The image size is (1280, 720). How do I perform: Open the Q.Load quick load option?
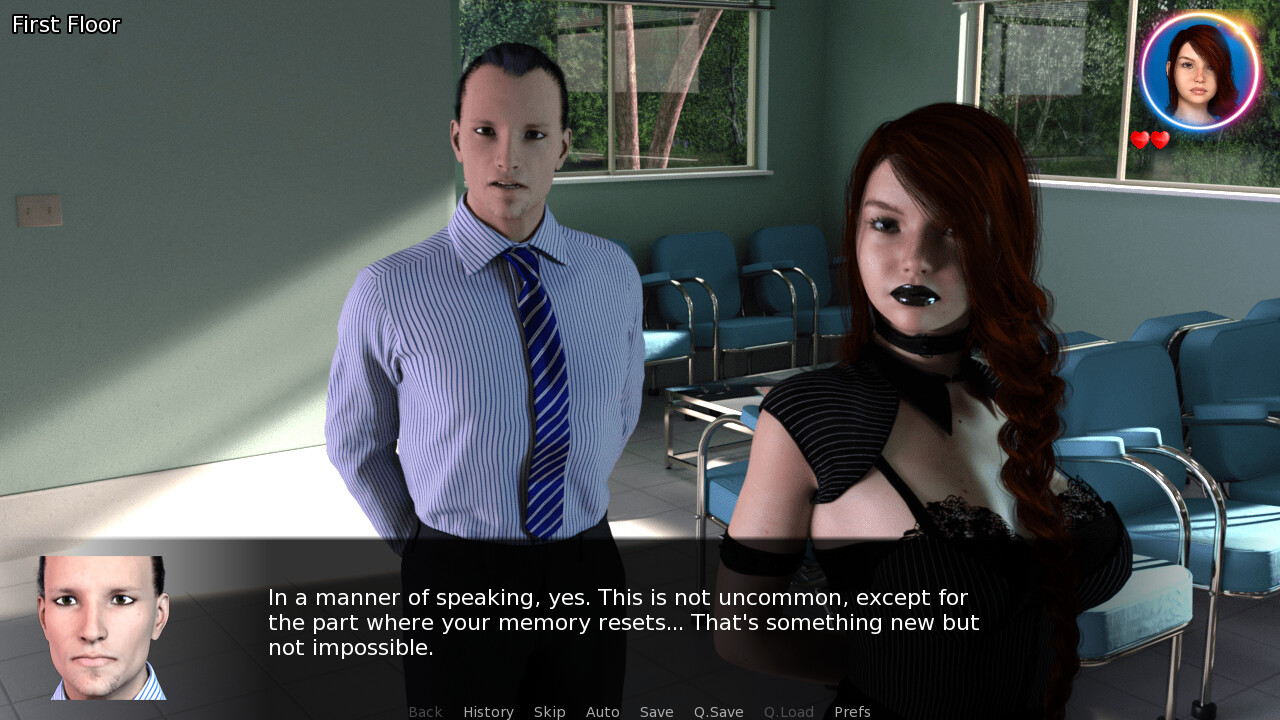[788, 711]
